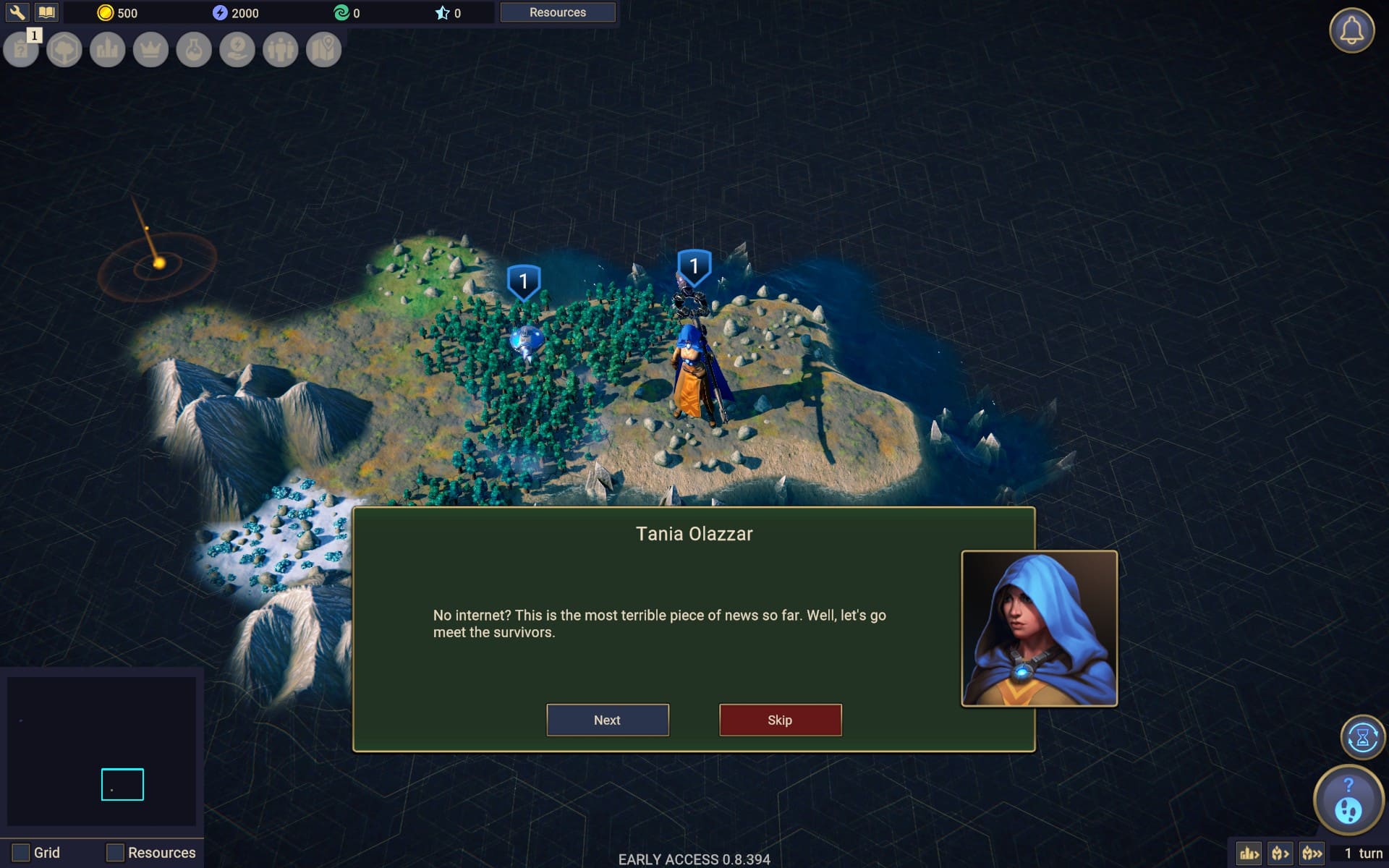Advance dialogue with the Next button
1389x868 pixels.
(x=607, y=720)
